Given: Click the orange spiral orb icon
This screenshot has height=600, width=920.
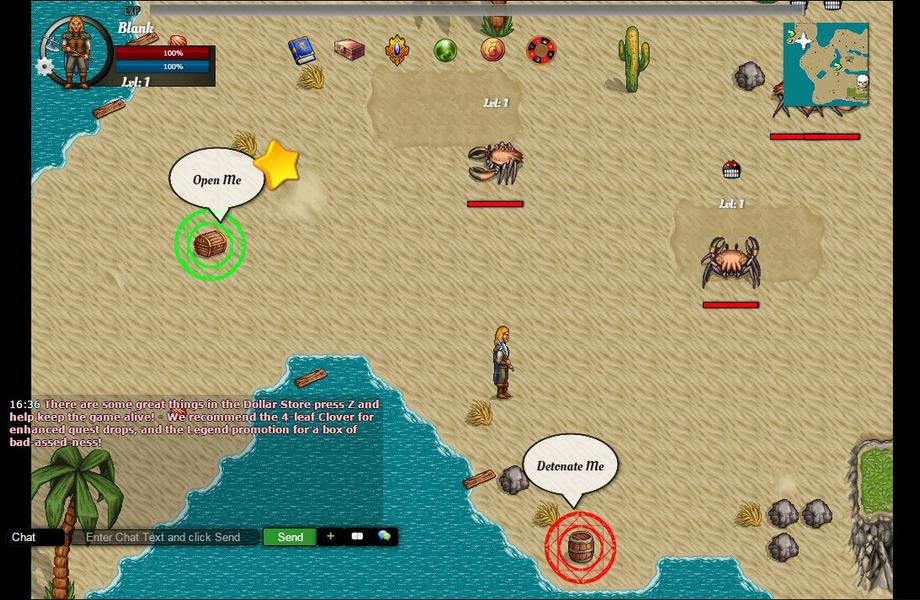Looking at the screenshot, I should tap(493, 49).
